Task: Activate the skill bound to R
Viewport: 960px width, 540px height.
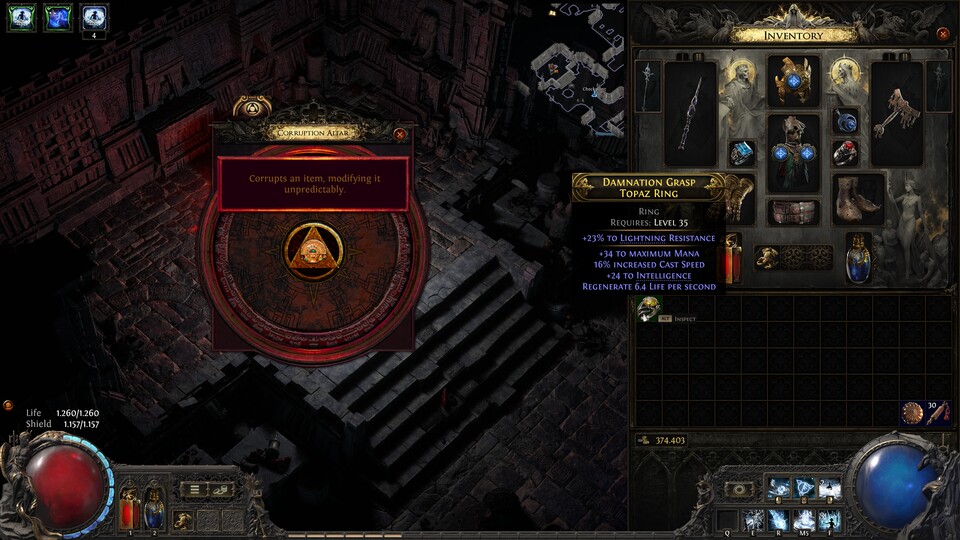Action: (778, 520)
